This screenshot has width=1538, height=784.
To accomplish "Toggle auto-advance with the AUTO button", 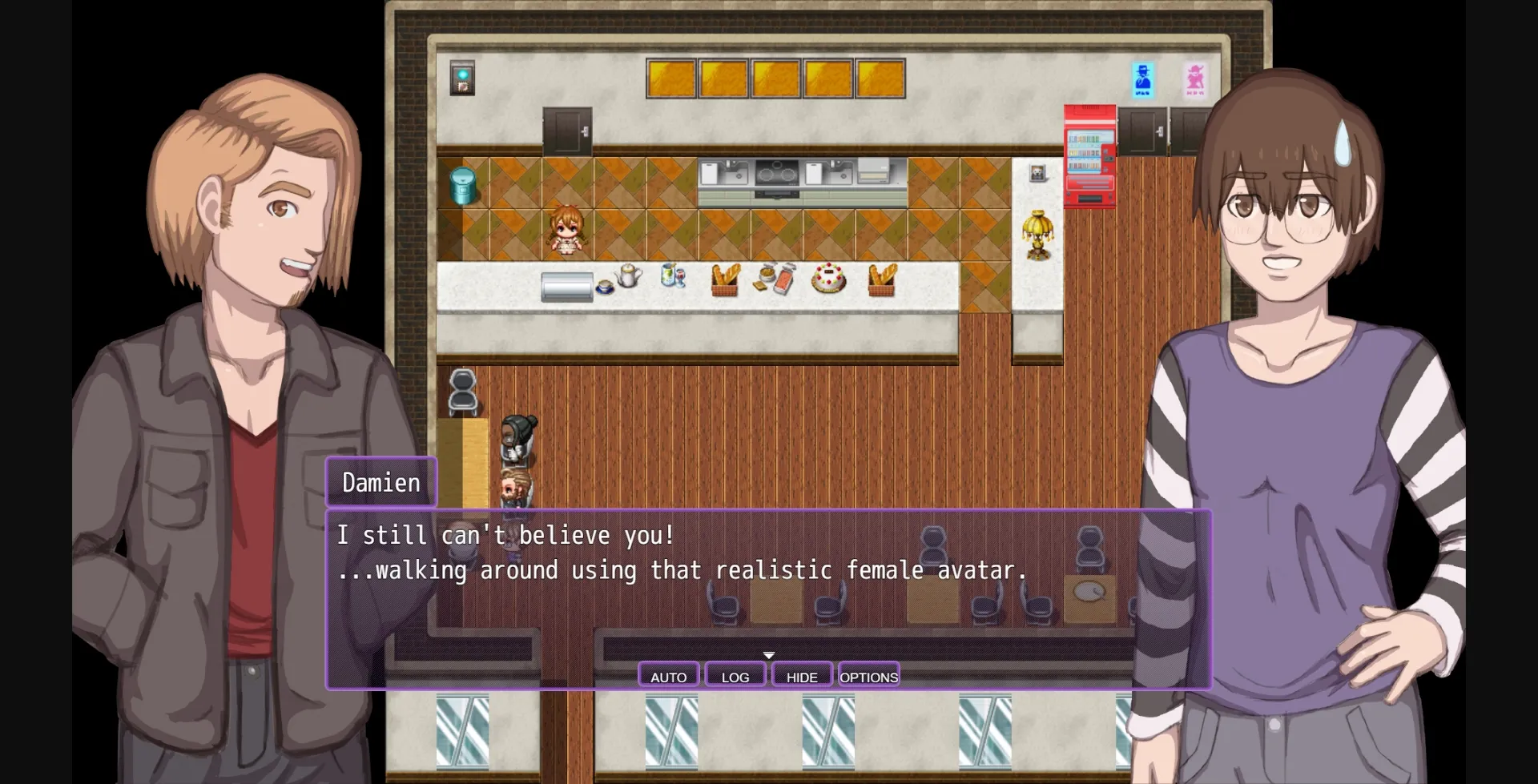I will pos(667,677).
